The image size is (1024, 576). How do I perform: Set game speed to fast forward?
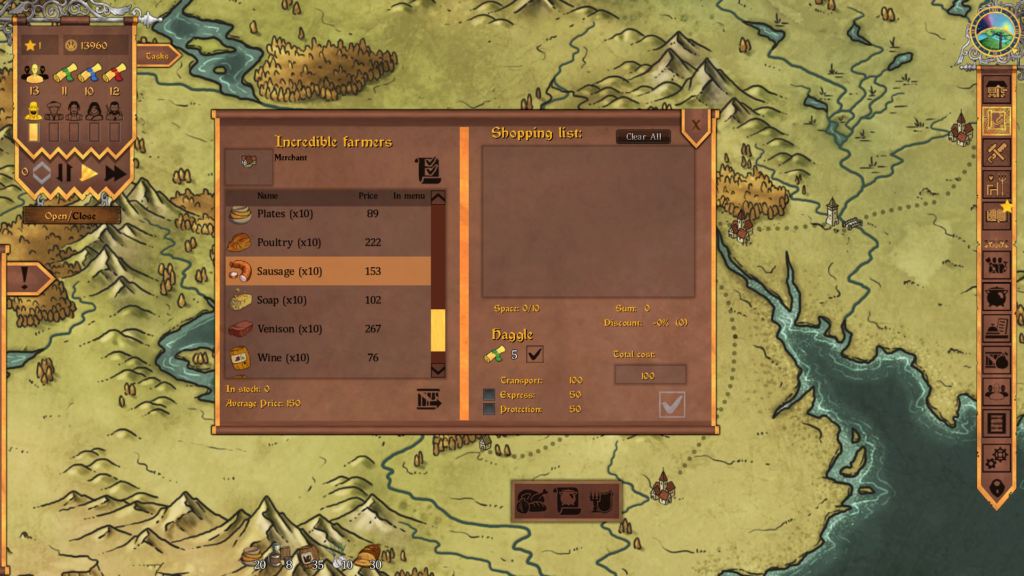(x=115, y=173)
